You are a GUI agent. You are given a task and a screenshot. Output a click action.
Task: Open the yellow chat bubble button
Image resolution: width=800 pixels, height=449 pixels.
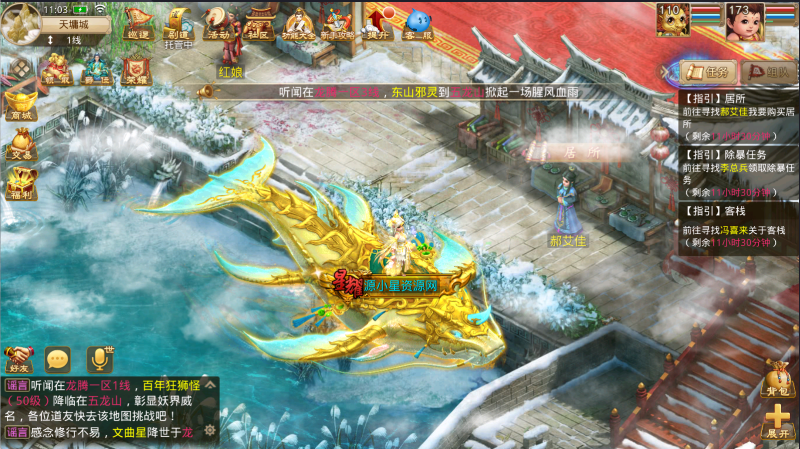[x=58, y=358]
